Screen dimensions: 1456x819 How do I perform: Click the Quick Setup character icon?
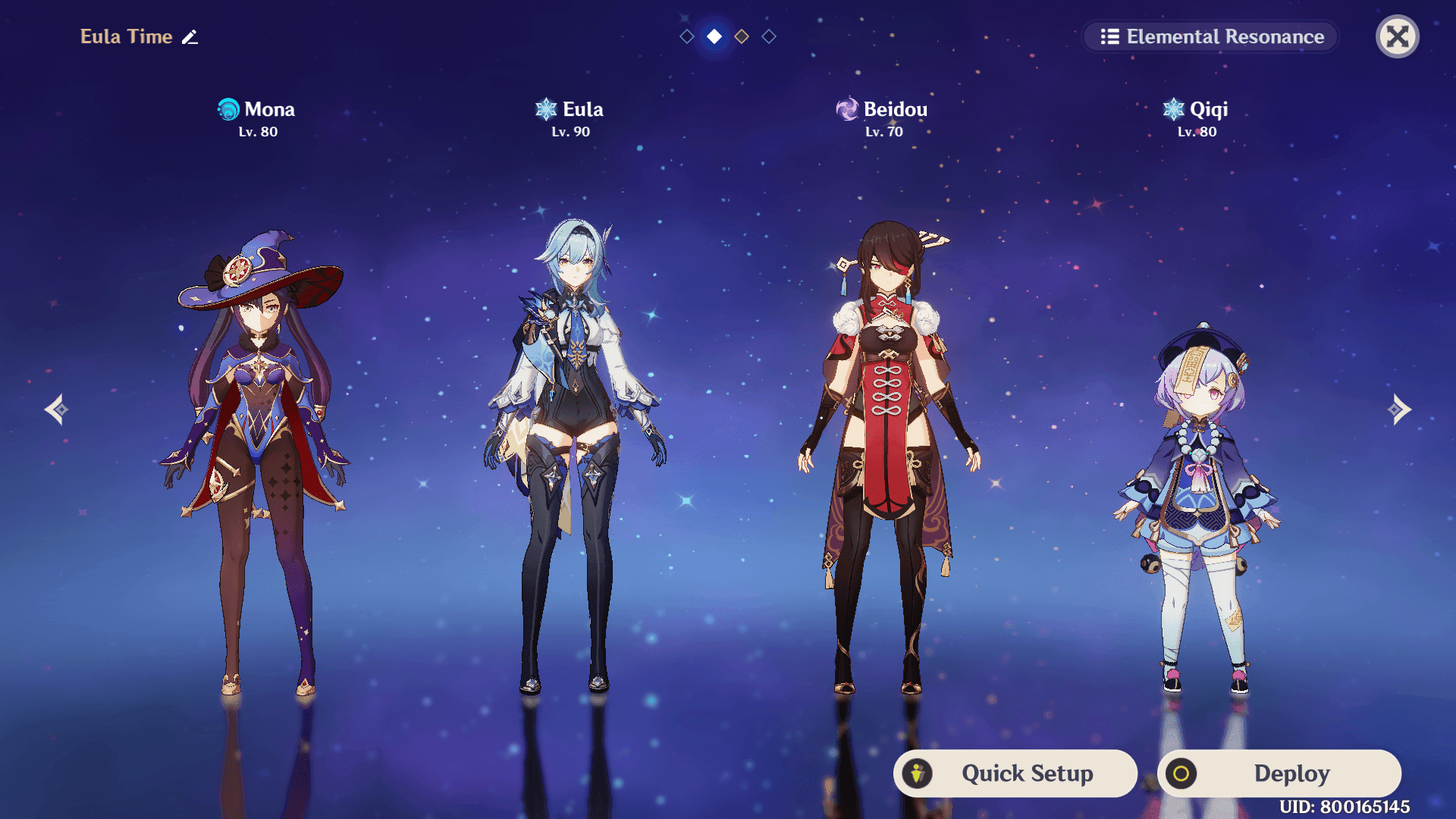(918, 773)
